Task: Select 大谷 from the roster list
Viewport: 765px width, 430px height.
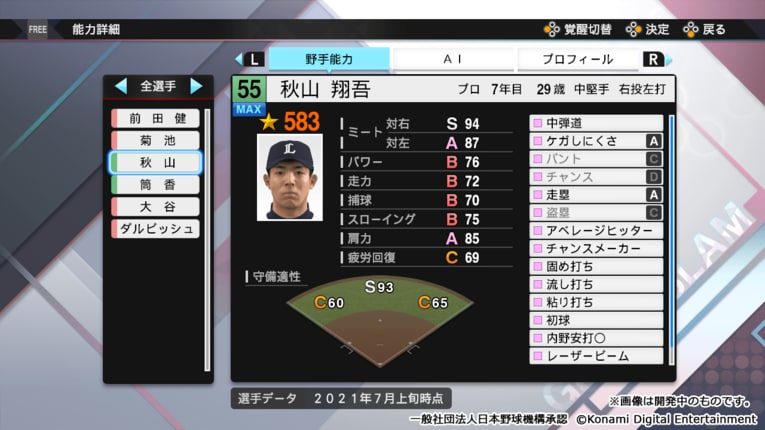Action: click(157, 206)
